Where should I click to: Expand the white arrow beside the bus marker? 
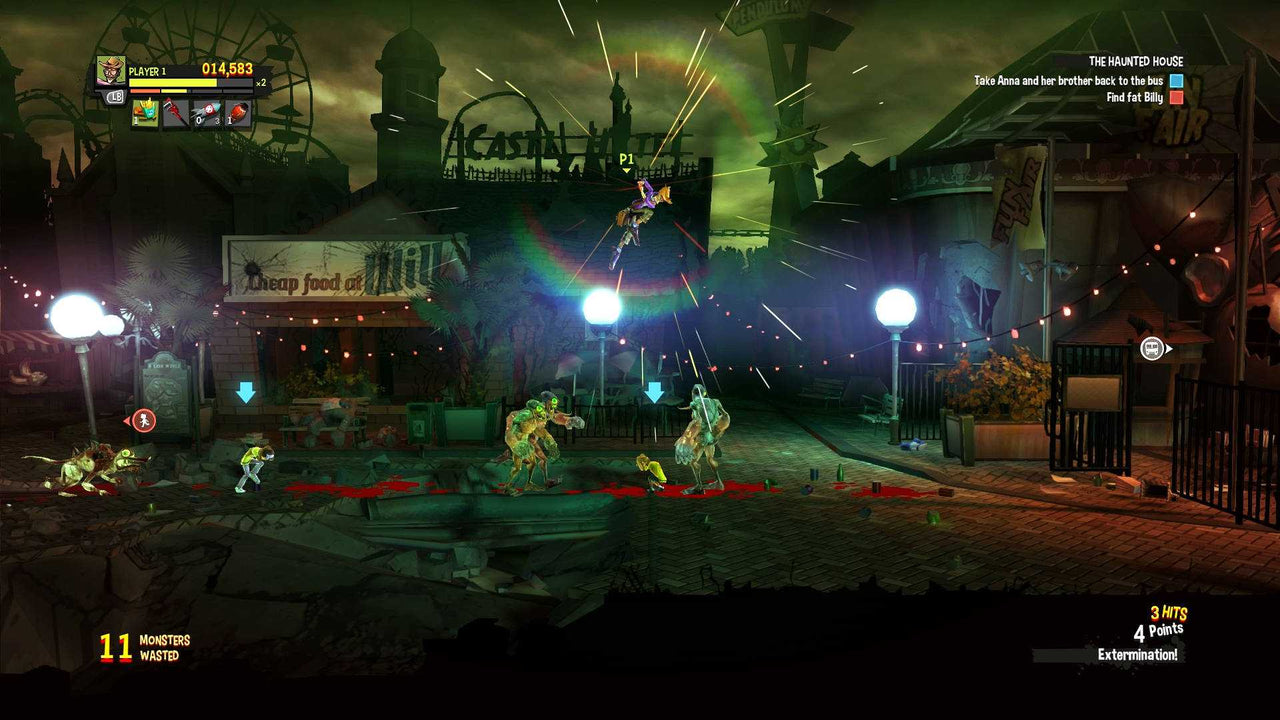point(1169,348)
